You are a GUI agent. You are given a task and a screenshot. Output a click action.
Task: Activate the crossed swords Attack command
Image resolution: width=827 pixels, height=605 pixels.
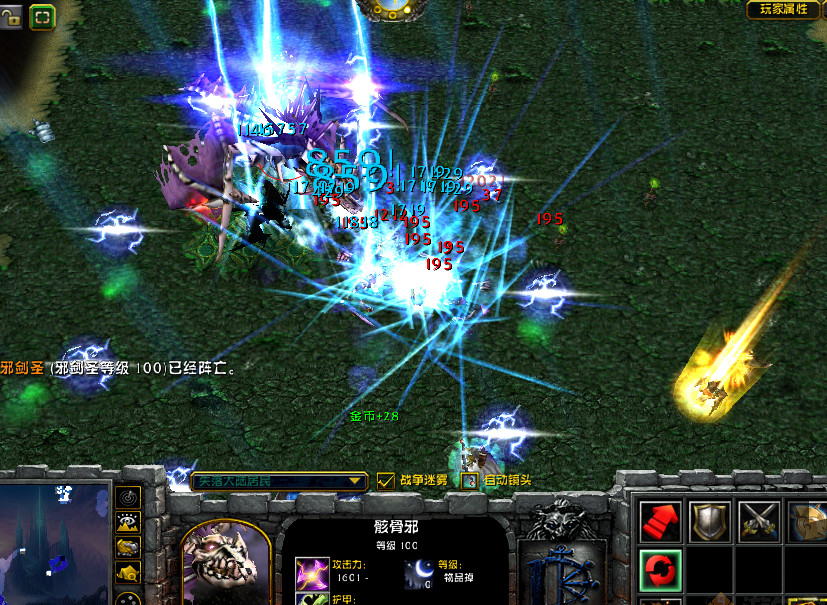click(758, 522)
